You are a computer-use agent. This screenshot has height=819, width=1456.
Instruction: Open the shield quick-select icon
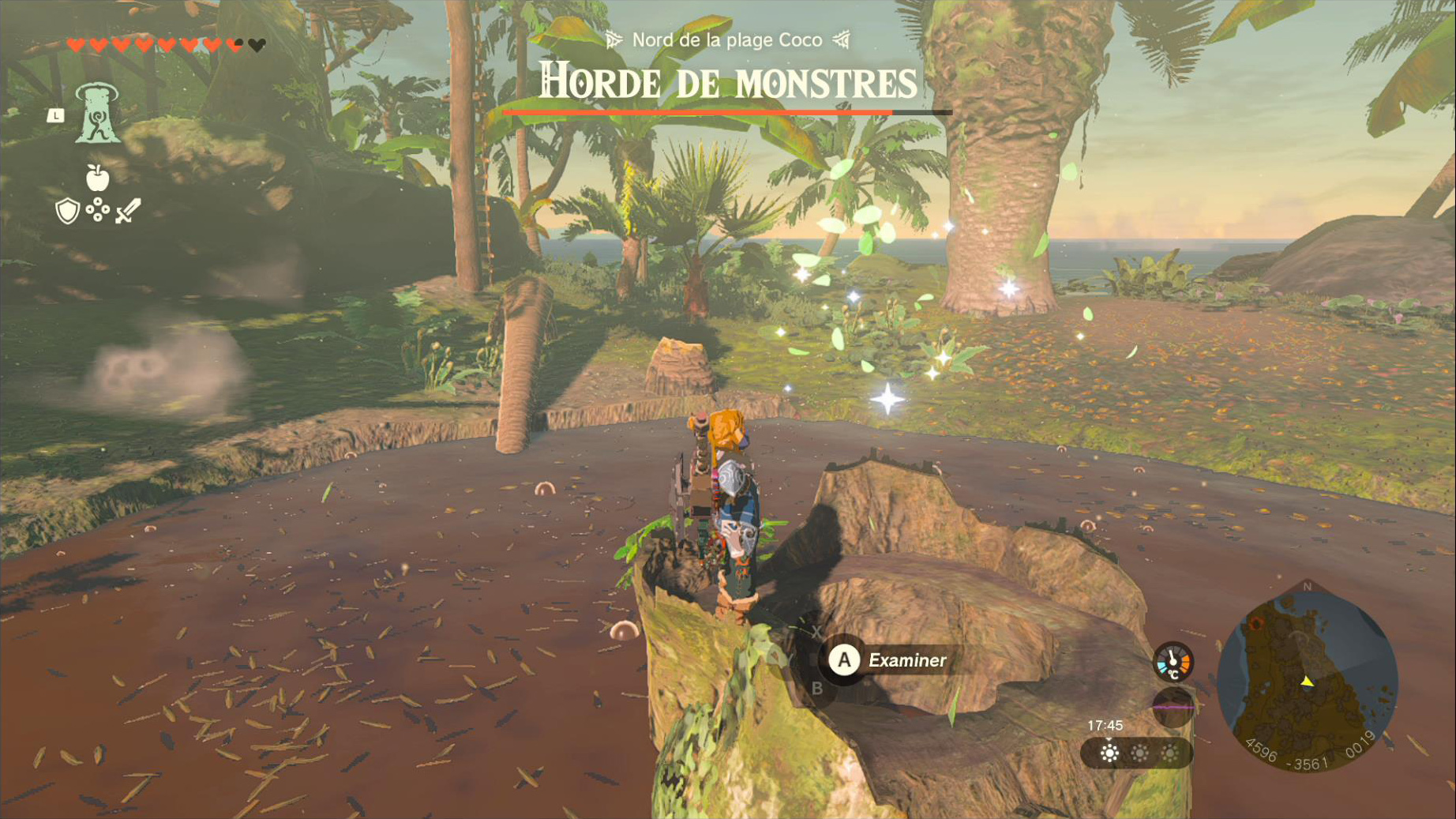point(67,211)
